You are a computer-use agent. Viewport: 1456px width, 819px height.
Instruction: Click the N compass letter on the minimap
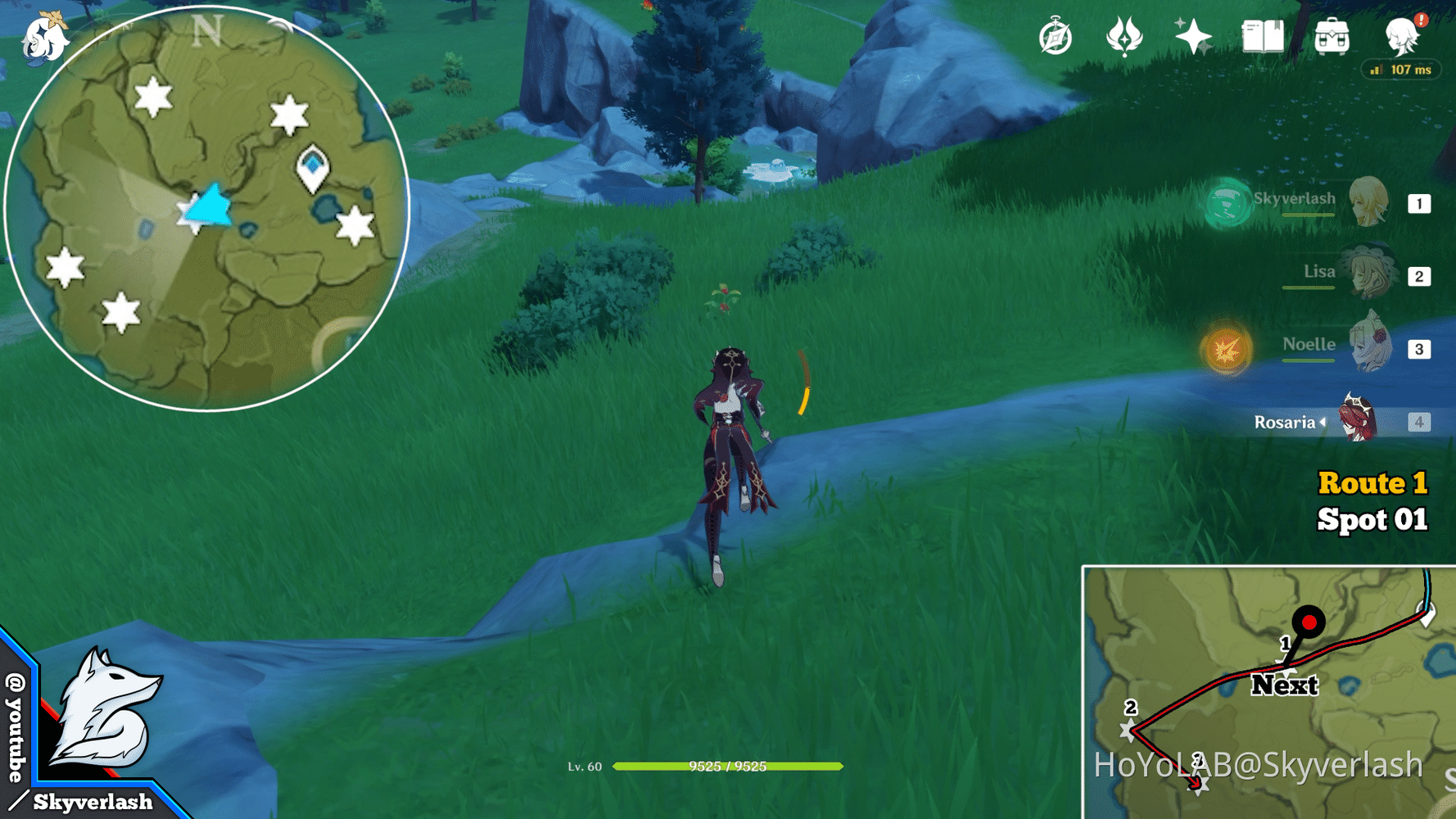click(x=207, y=31)
